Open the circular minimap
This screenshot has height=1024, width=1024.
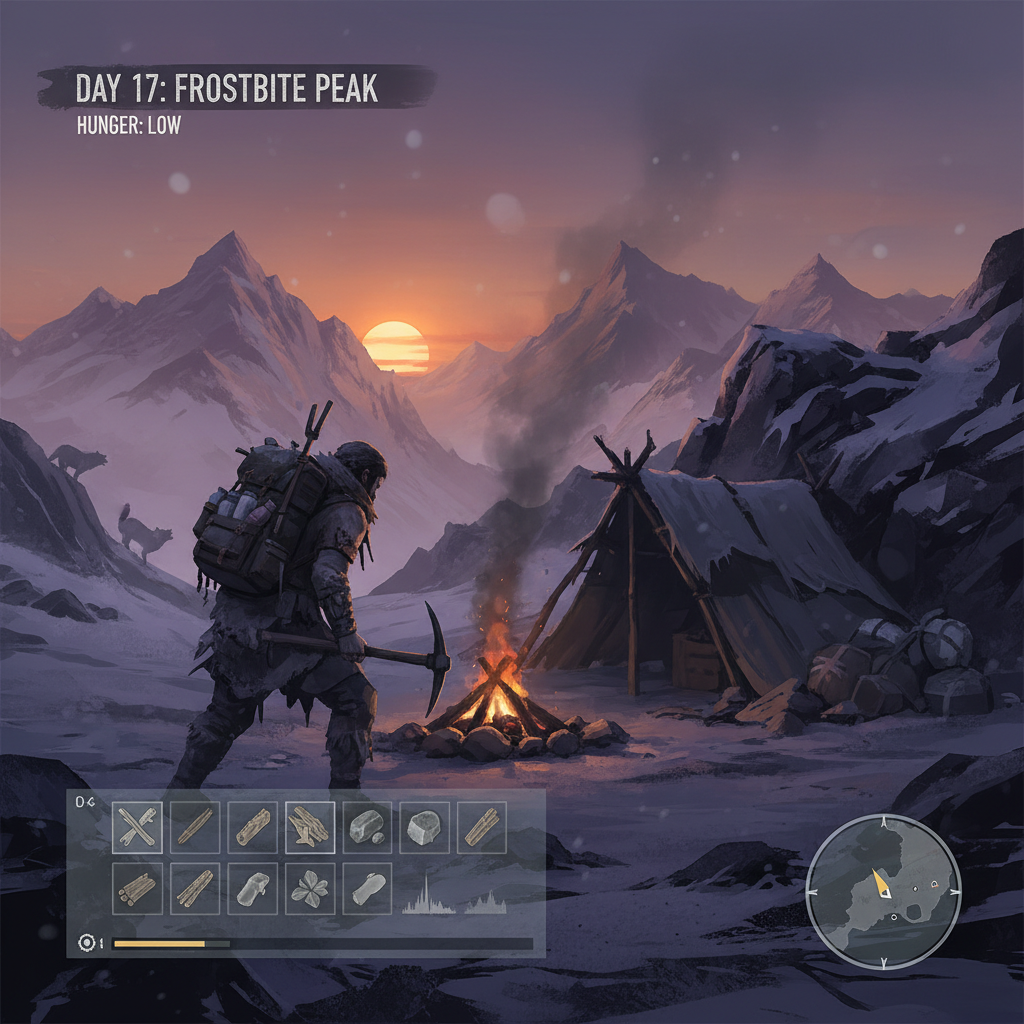(x=883, y=892)
